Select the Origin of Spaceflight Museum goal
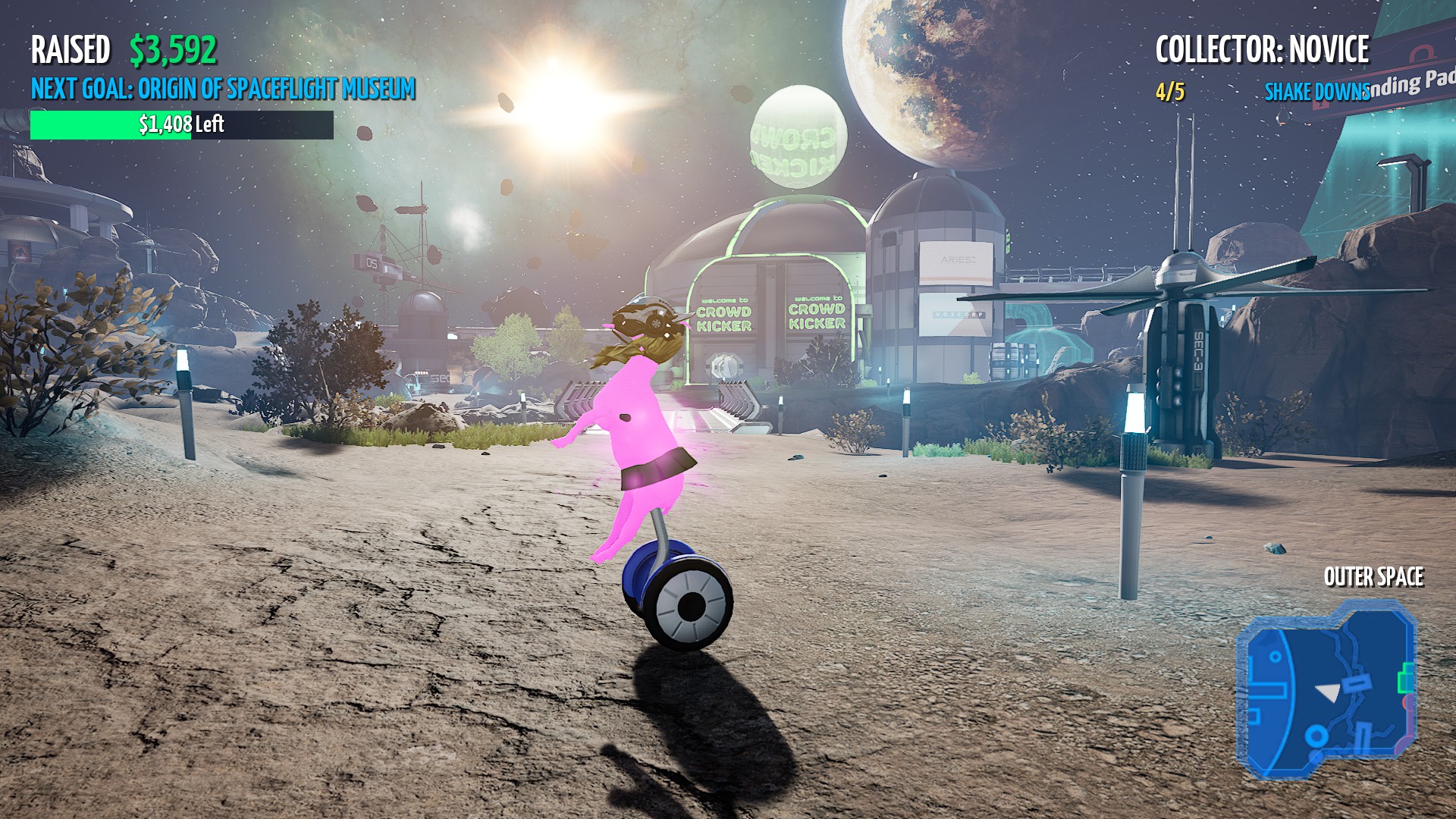 click(223, 89)
